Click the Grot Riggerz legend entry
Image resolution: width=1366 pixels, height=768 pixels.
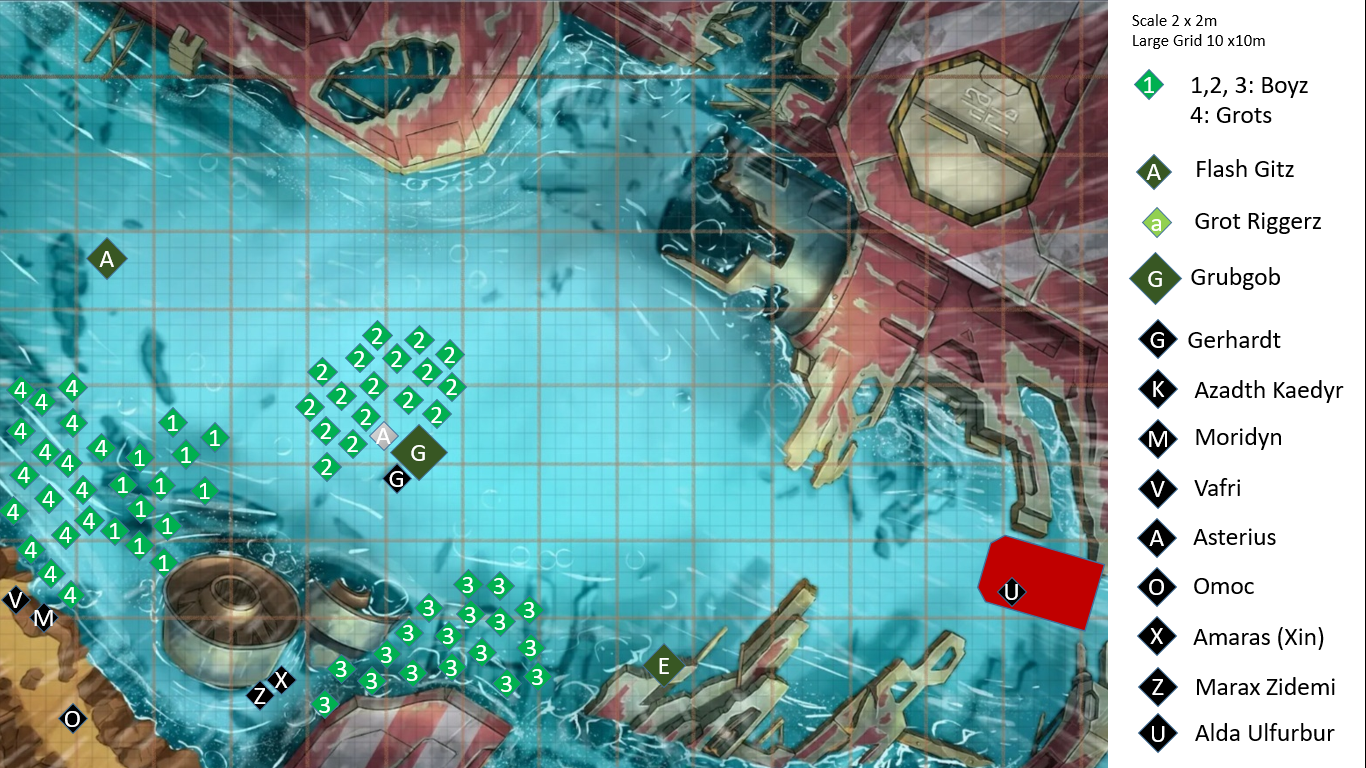pos(1257,222)
